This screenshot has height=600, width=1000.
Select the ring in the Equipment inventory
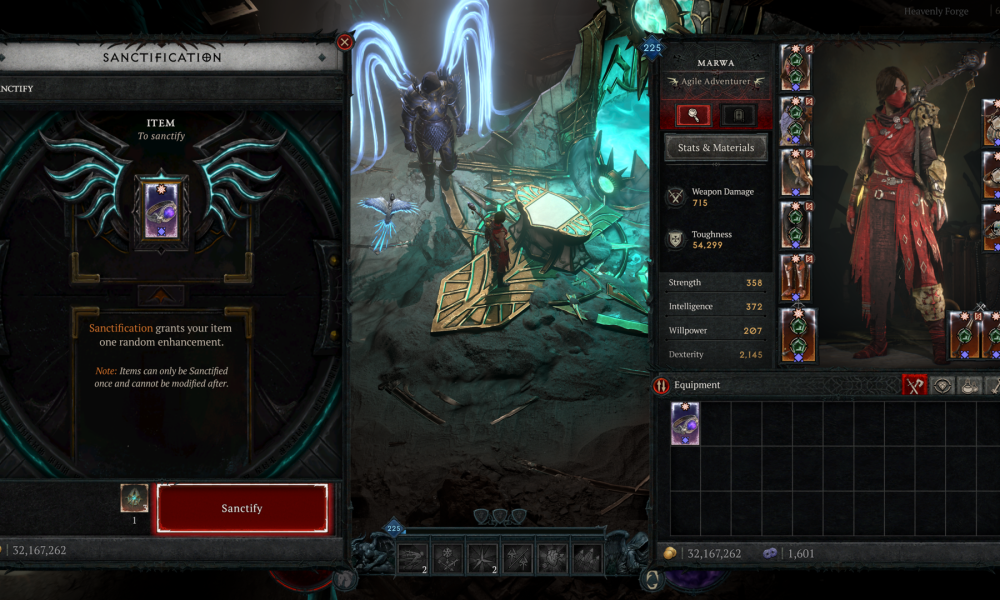pos(685,423)
